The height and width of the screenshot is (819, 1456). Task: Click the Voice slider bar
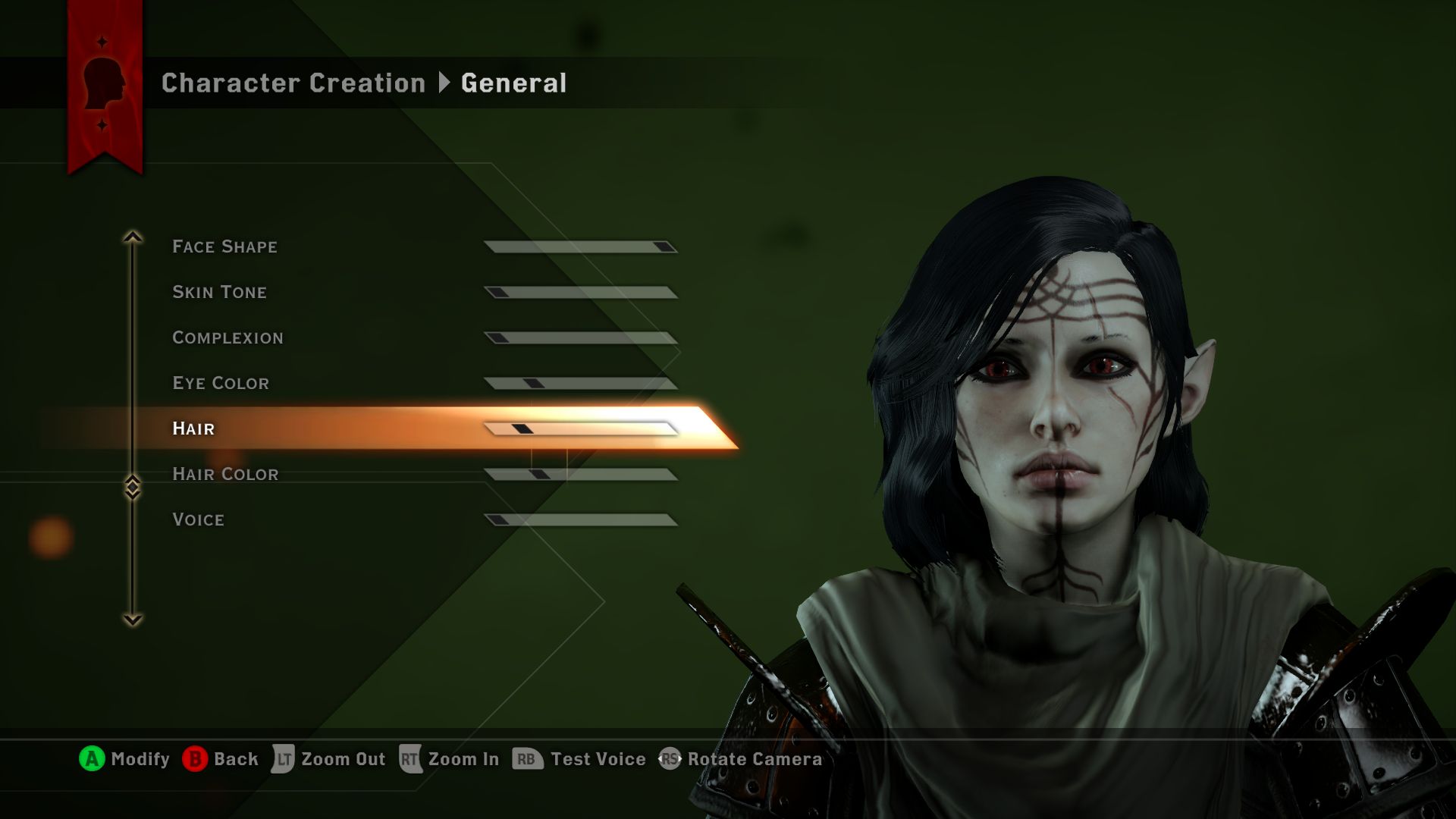[581, 520]
